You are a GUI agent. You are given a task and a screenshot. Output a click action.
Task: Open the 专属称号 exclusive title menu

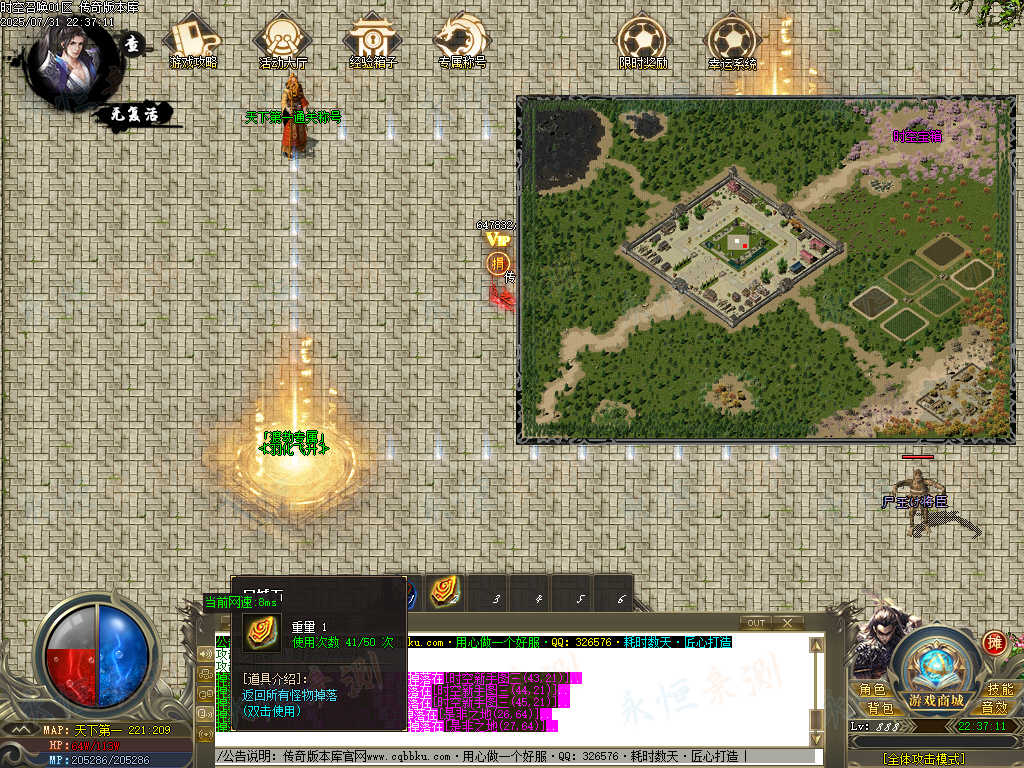coord(462,40)
